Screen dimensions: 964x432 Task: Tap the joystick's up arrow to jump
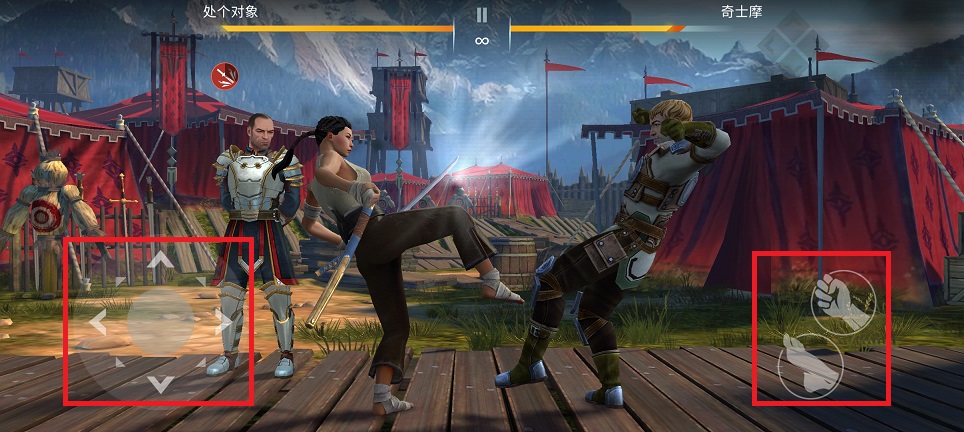click(x=160, y=261)
